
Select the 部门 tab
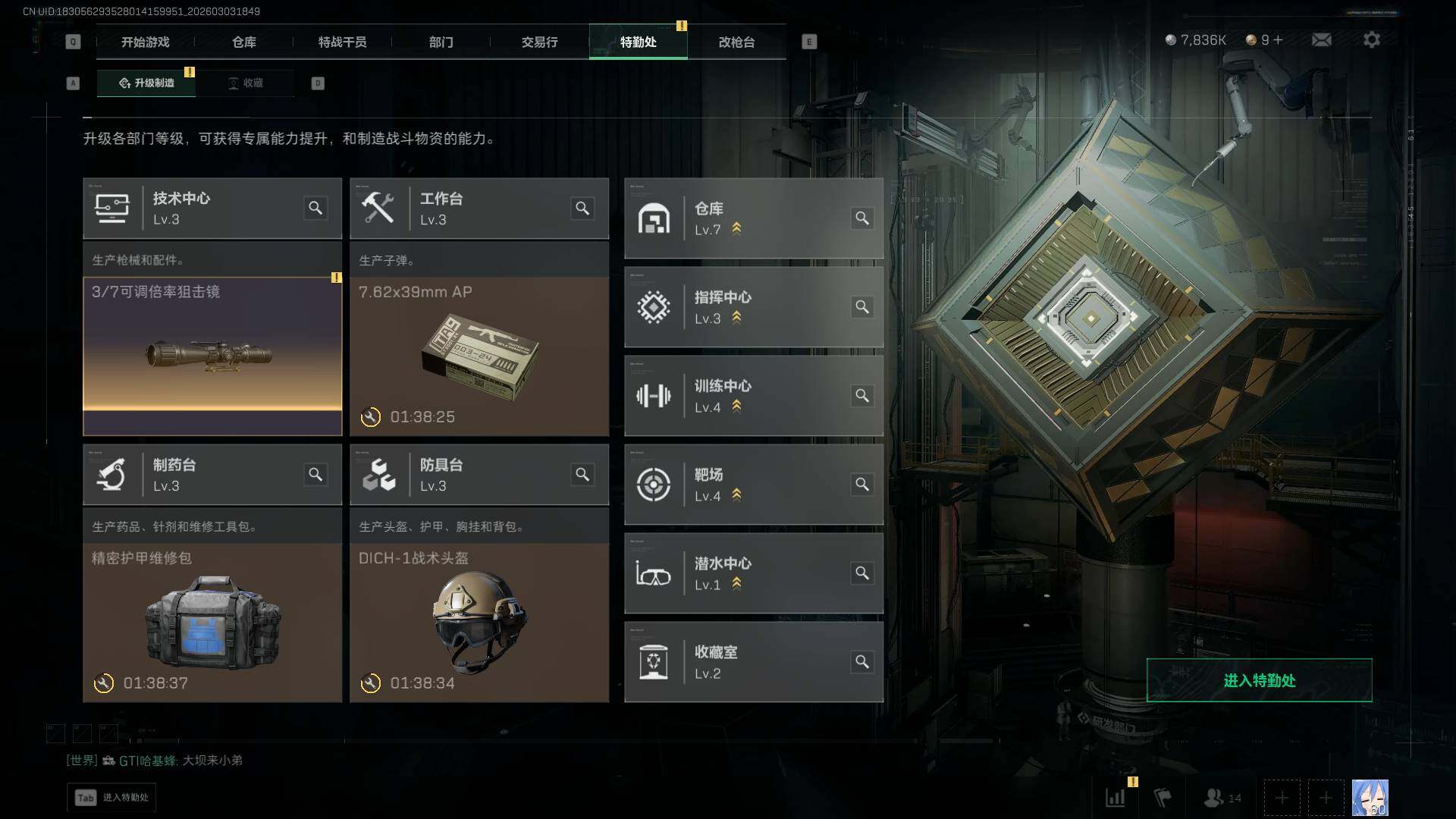pos(441,42)
